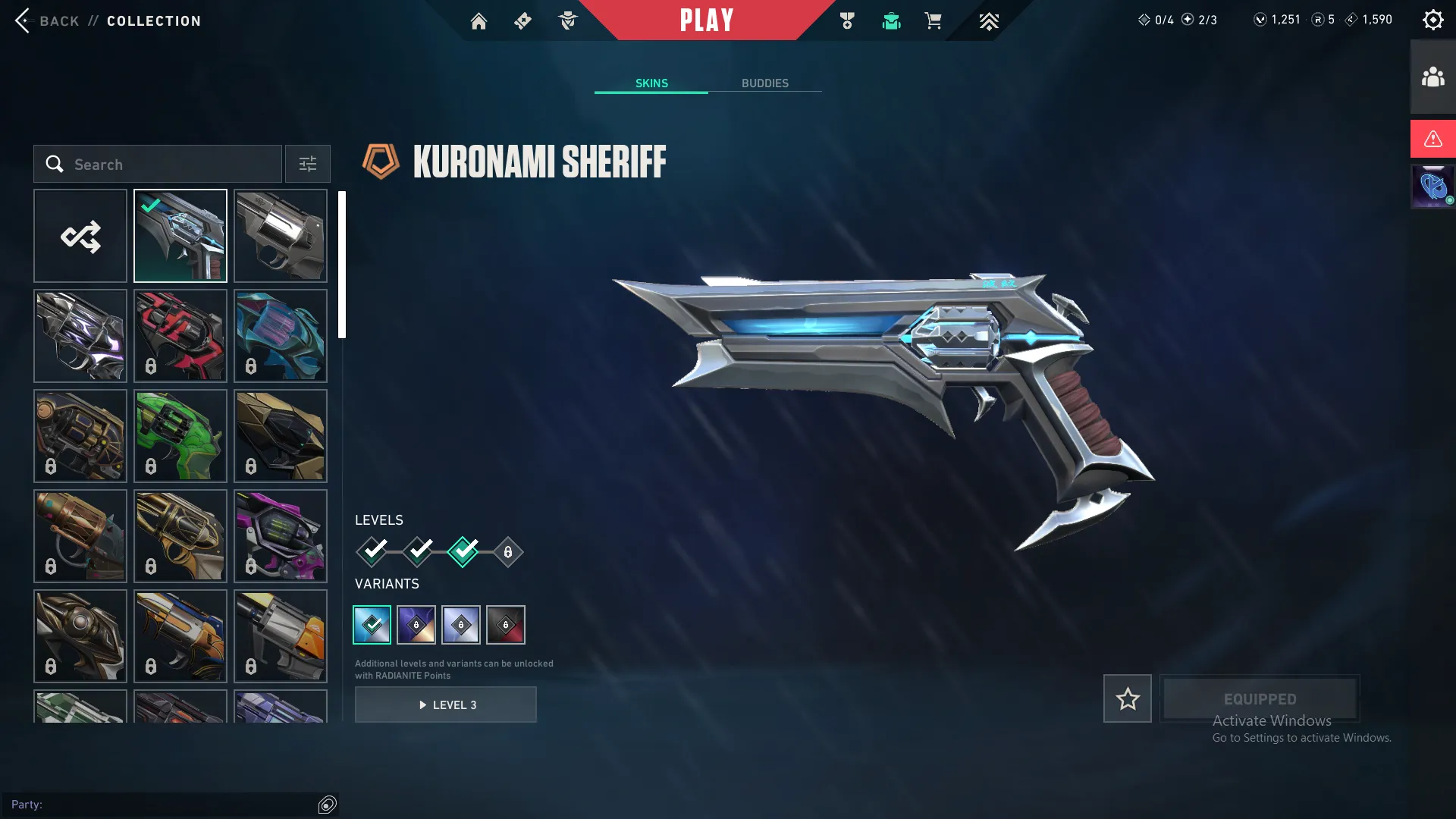Toggle the favorite star for Kuronami Sheriff
This screenshot has width=1456, height=819.
(x=1127, y=698)
